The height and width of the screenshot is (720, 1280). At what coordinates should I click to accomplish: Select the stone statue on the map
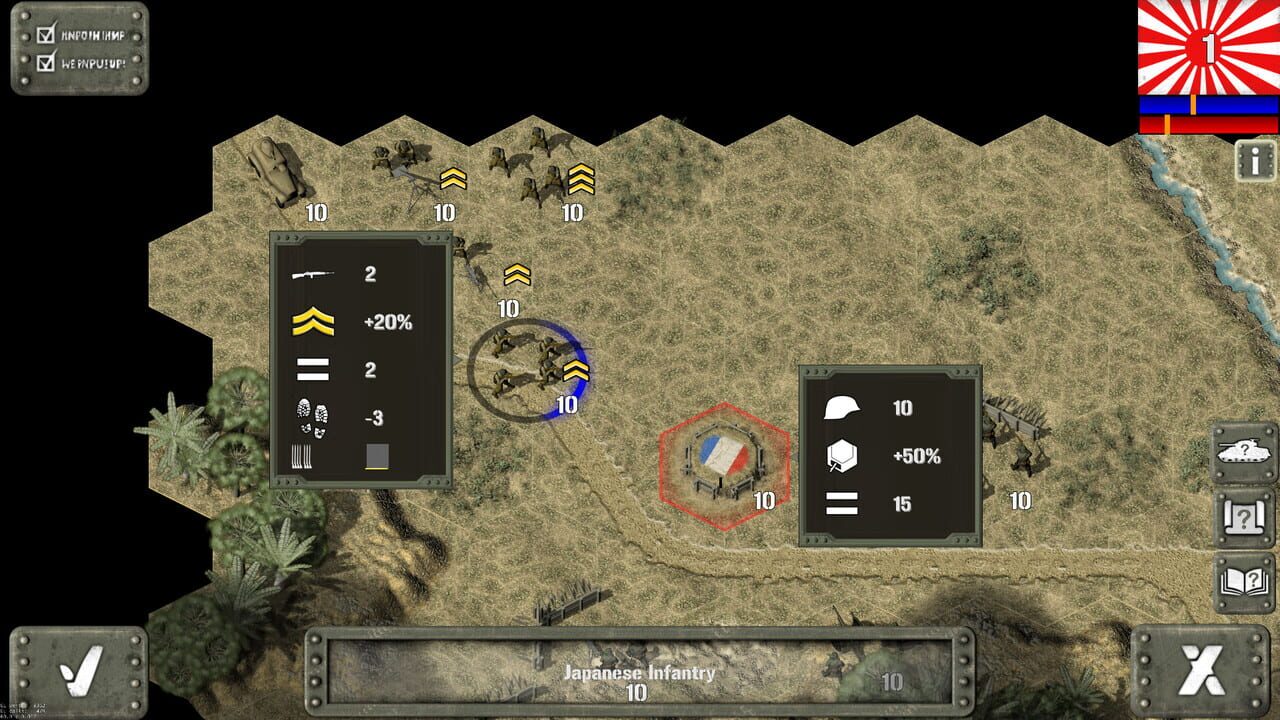(275, 170)
